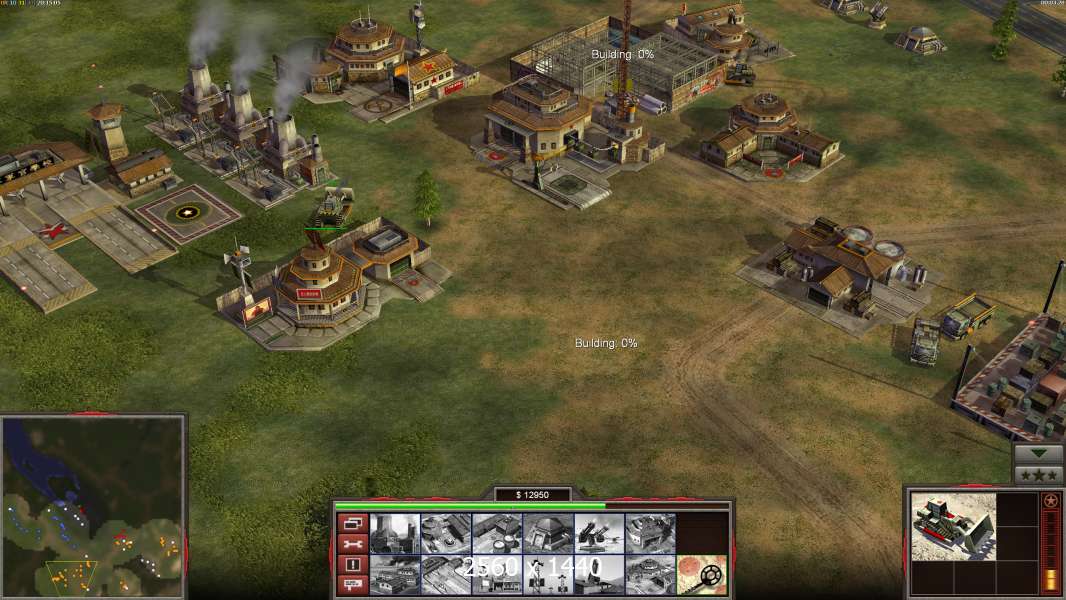This screenshot has height=600, width=1066.
Task: Choose the war factory build icon
Action: click(x=650, y=533)
